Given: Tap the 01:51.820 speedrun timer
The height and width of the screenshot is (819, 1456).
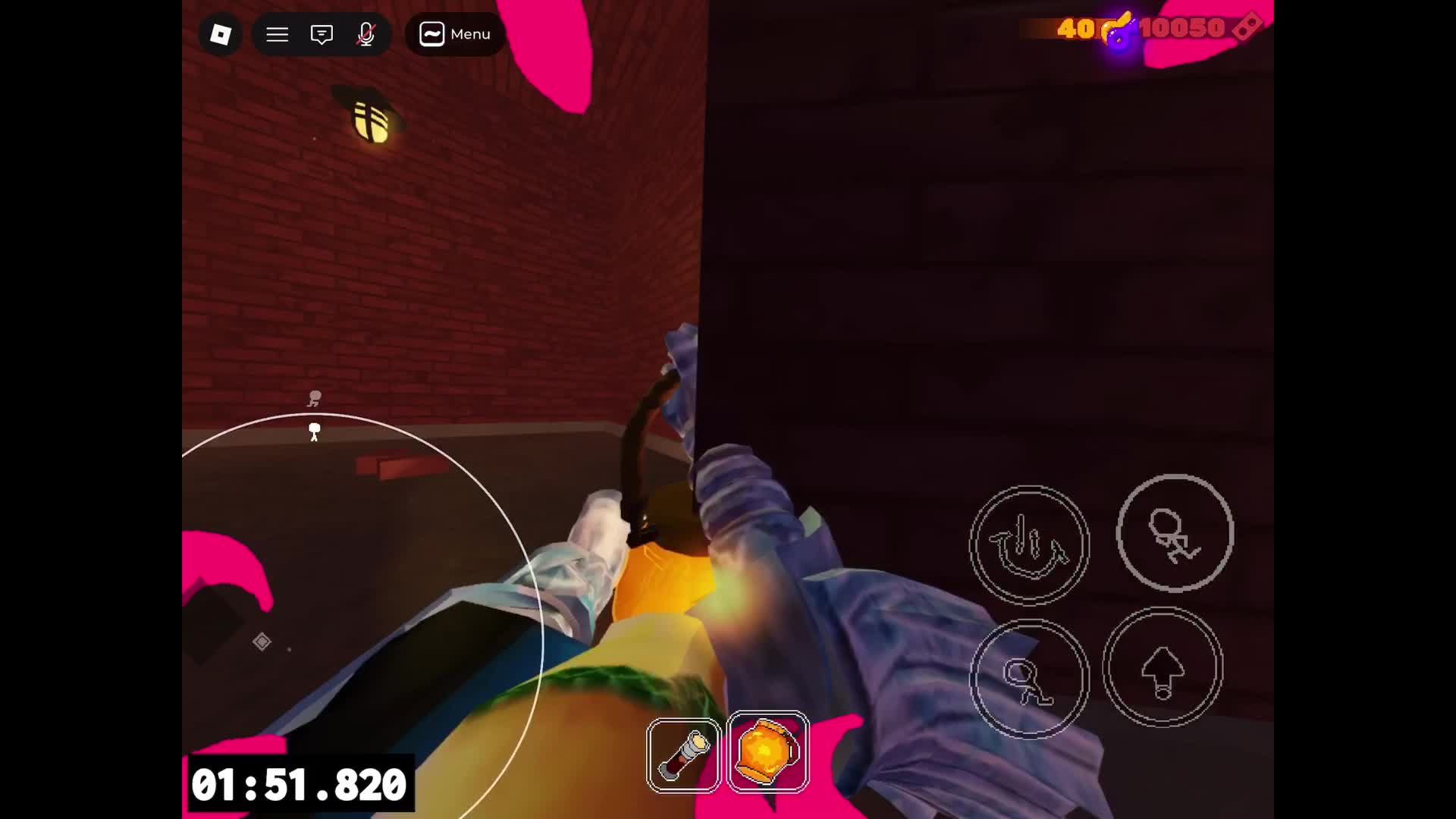Looking at the screenshot, I should tap(300, 786).
